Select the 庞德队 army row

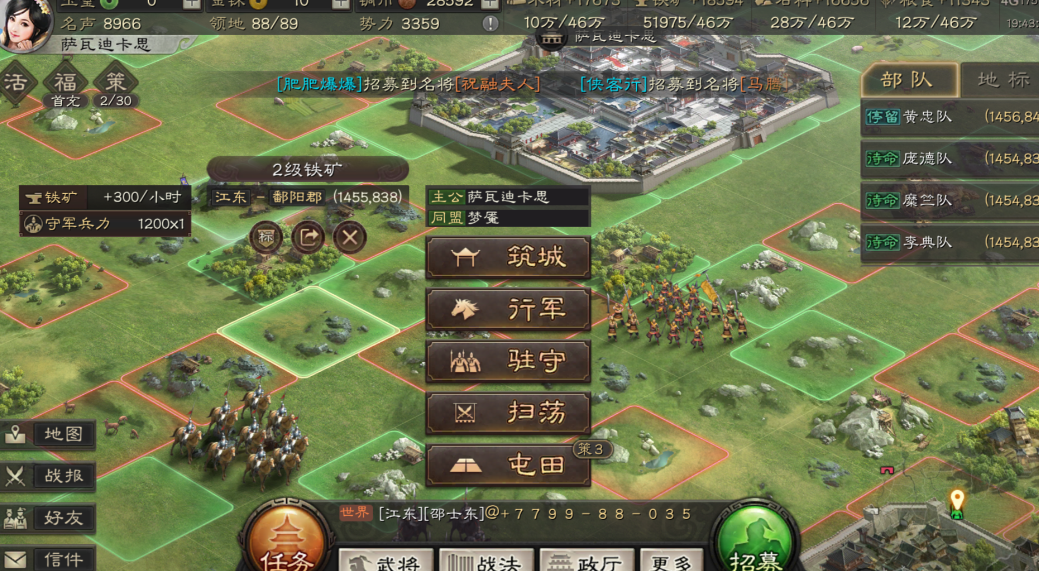[x=949, y=158]
